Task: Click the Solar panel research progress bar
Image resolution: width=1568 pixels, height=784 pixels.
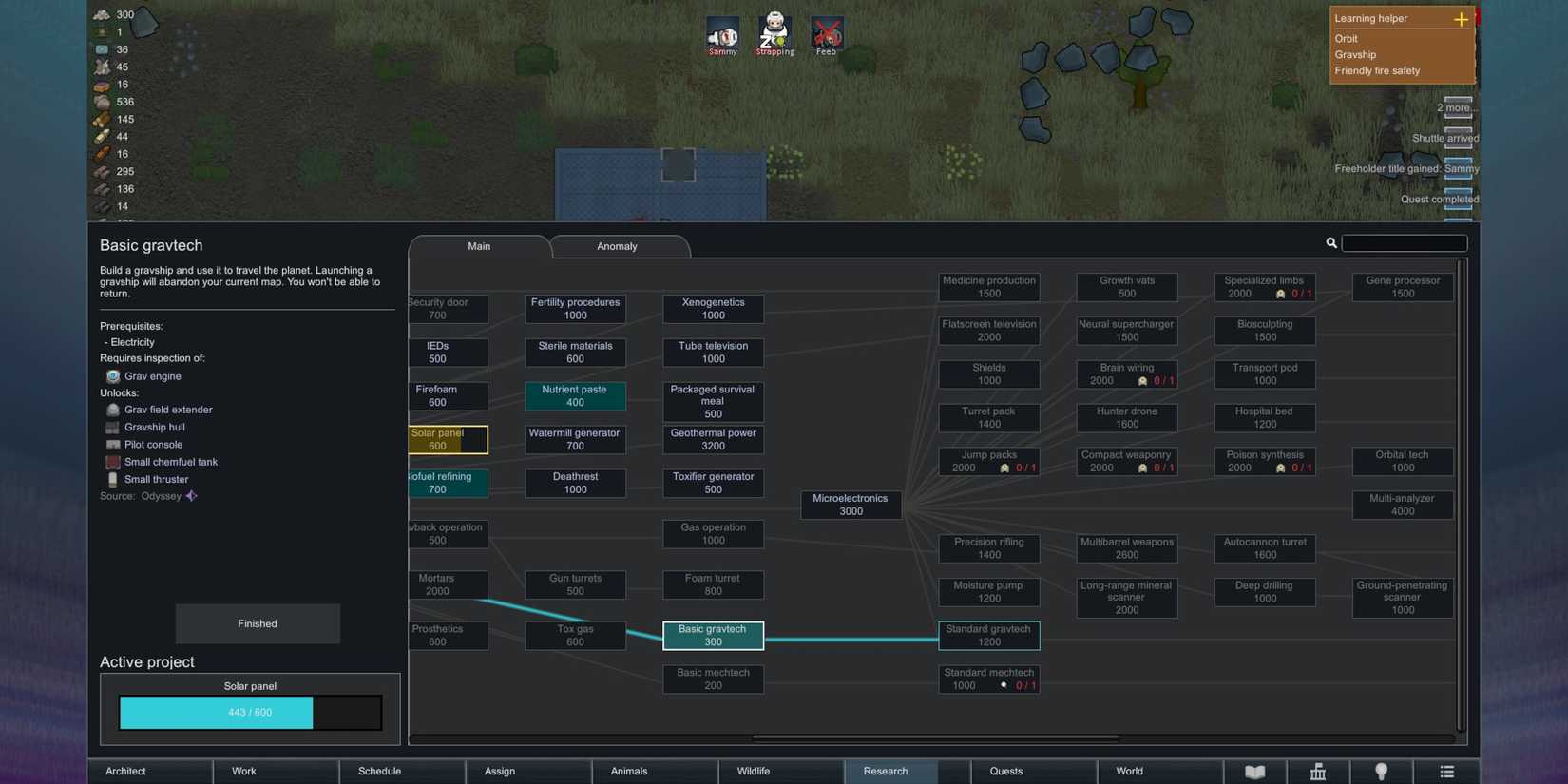Action: pos(250,711)
